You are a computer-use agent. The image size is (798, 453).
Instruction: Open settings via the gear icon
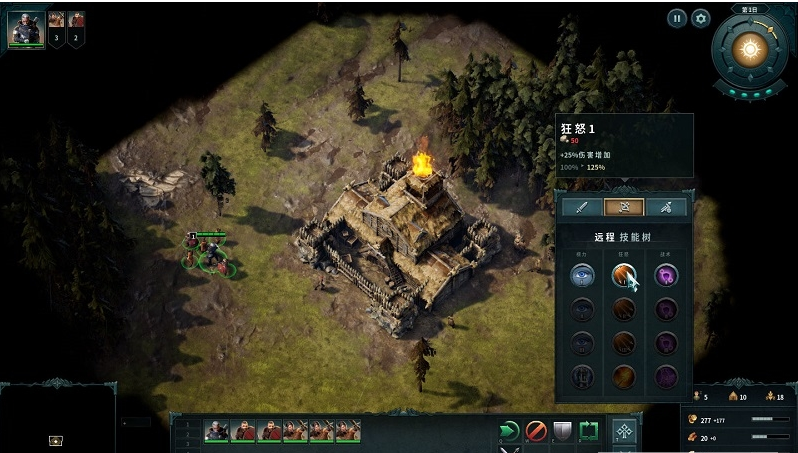[700, 18]
